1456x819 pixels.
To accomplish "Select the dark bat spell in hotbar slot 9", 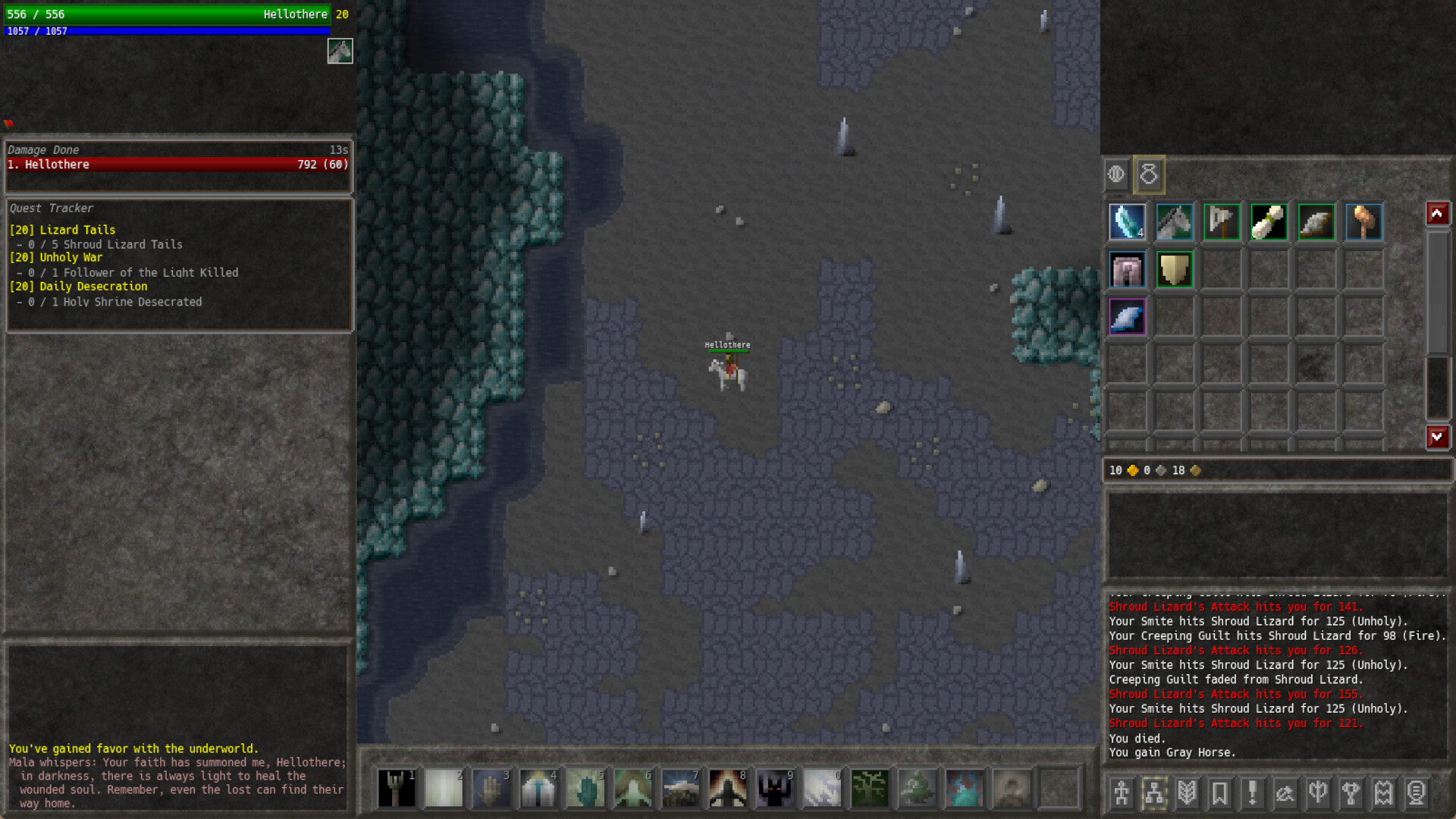I will [x=774, y=789].
